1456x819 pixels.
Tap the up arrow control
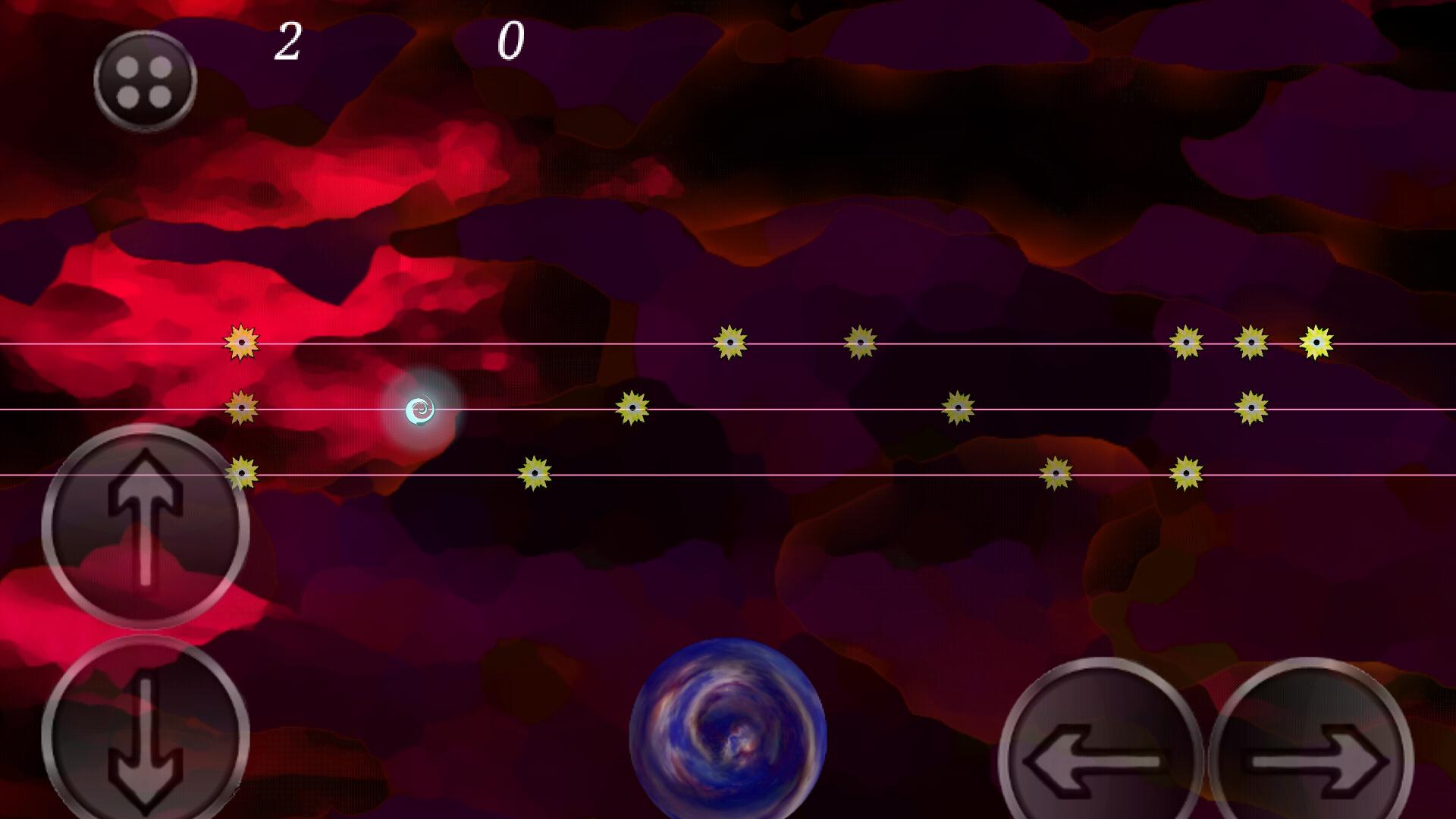(146, 526)
